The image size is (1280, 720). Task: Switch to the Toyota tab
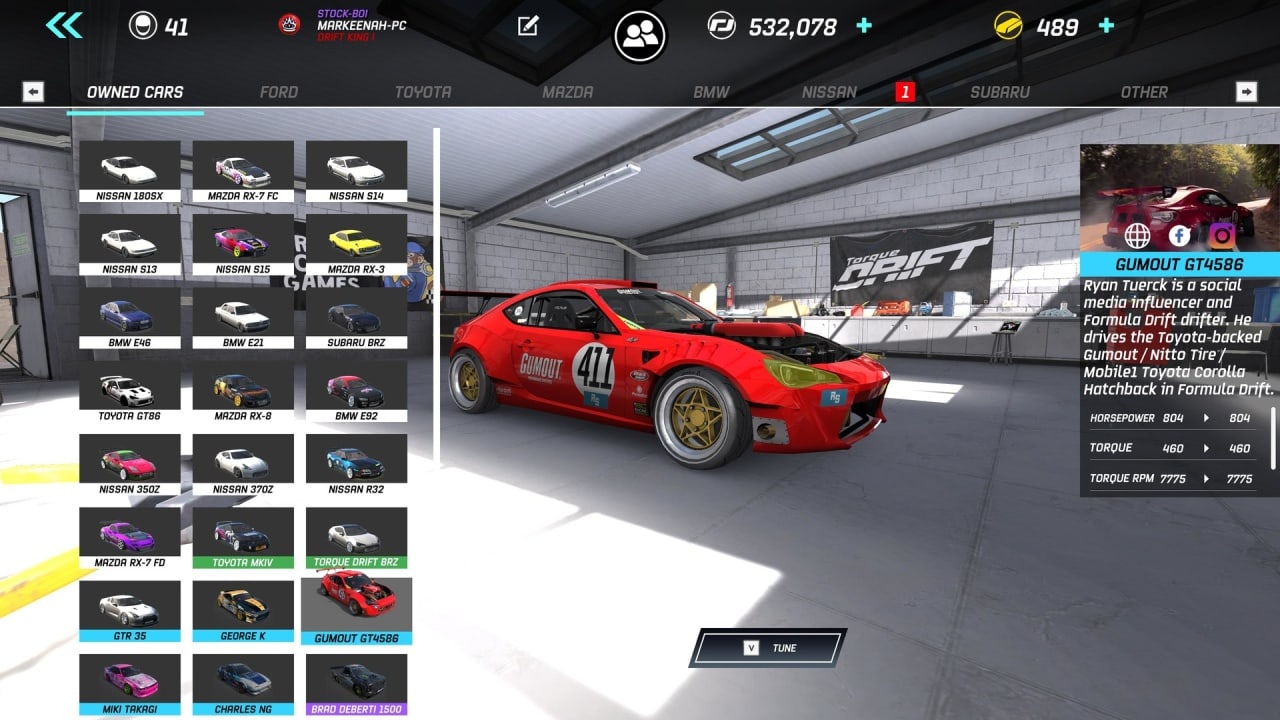coord(422,92)
